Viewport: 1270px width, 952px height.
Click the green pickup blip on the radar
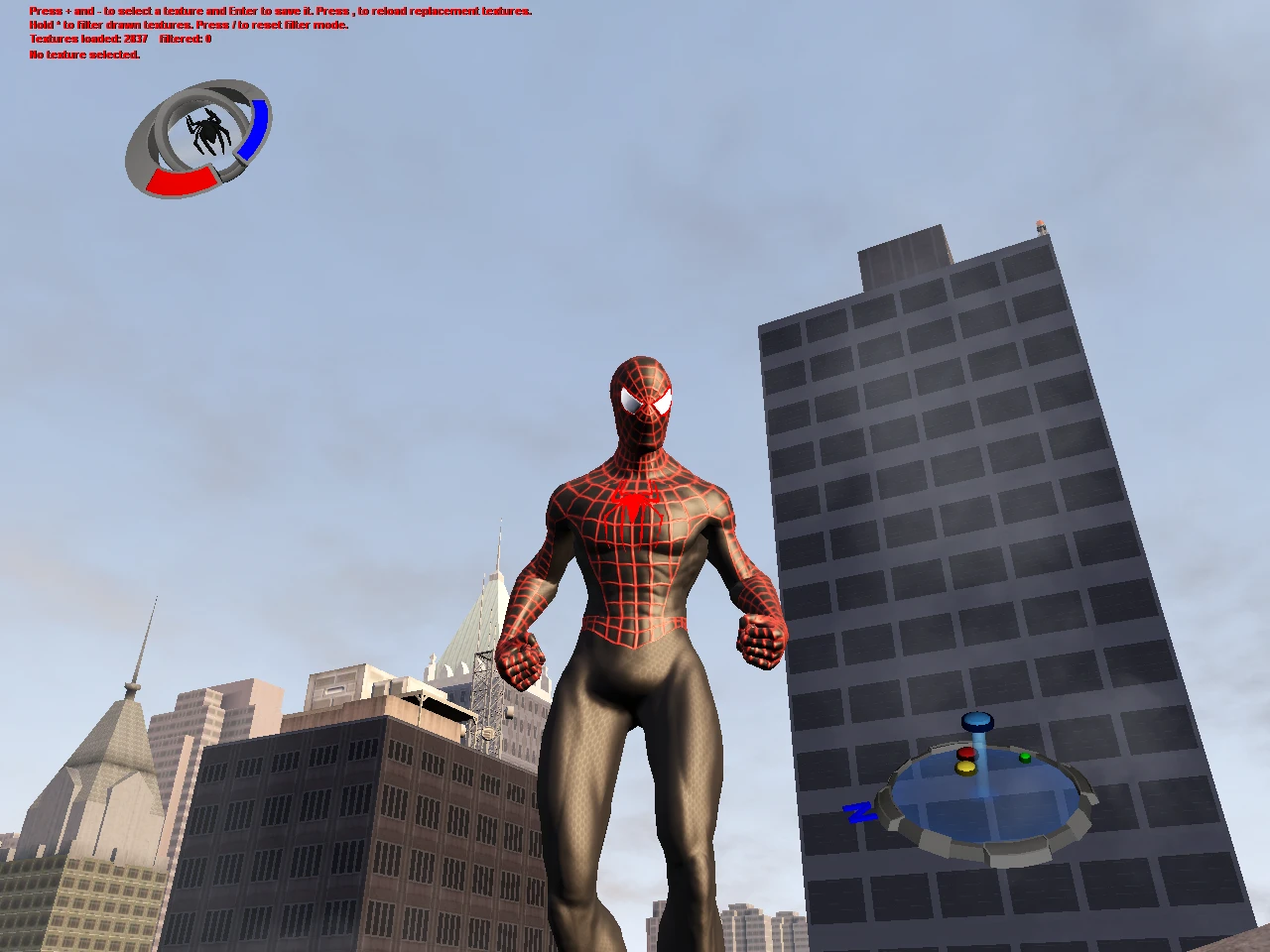pos(1025,757)
